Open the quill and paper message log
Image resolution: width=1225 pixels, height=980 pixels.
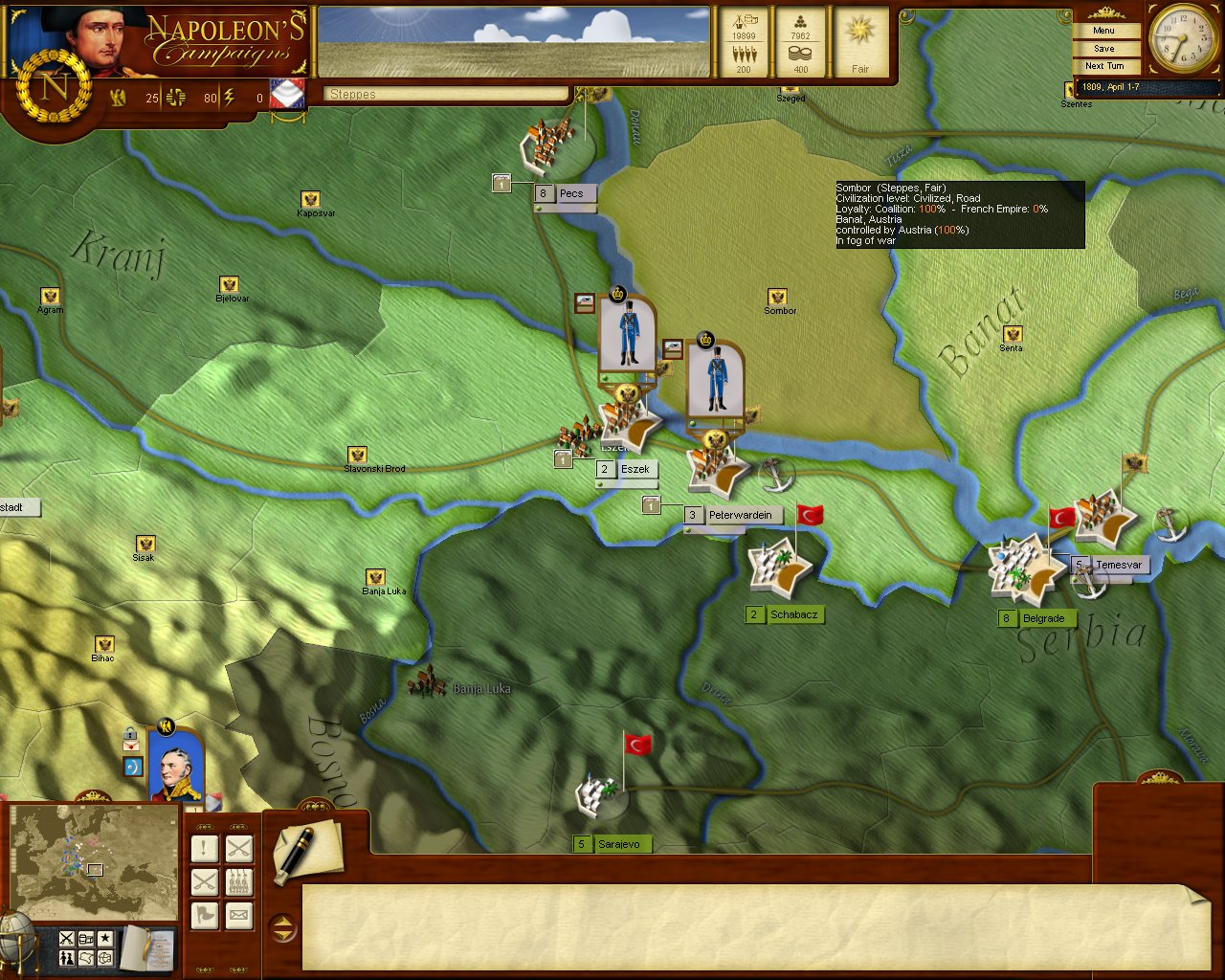pos(304,851)
